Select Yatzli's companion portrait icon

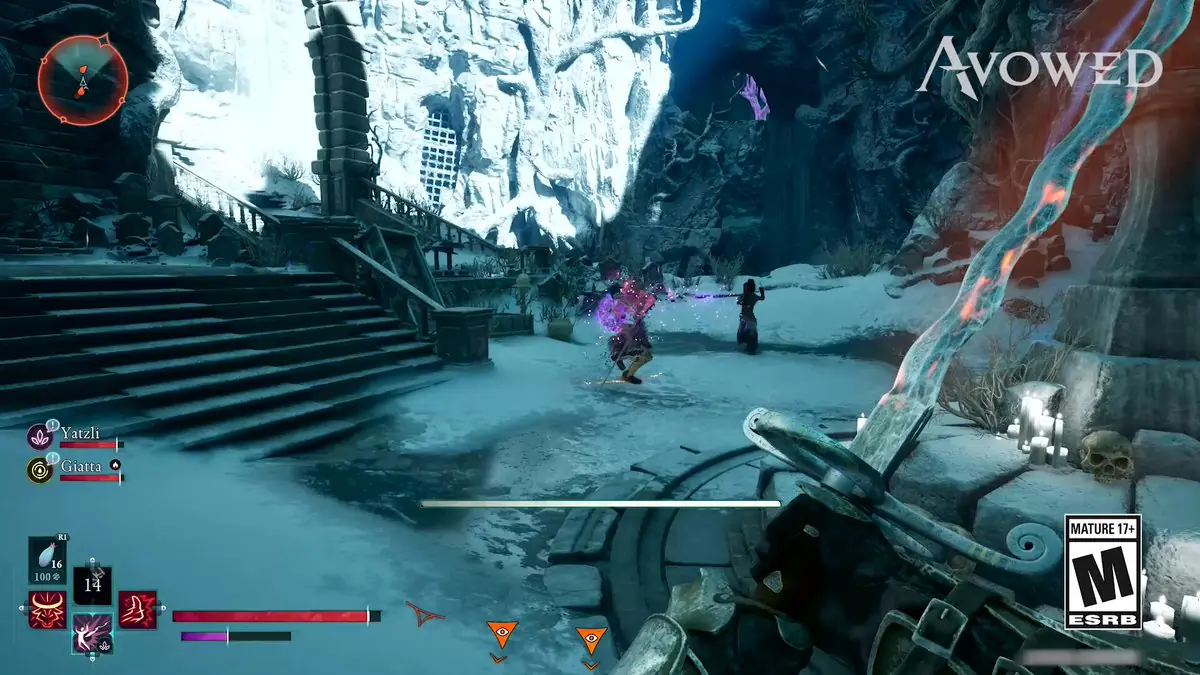40,436
